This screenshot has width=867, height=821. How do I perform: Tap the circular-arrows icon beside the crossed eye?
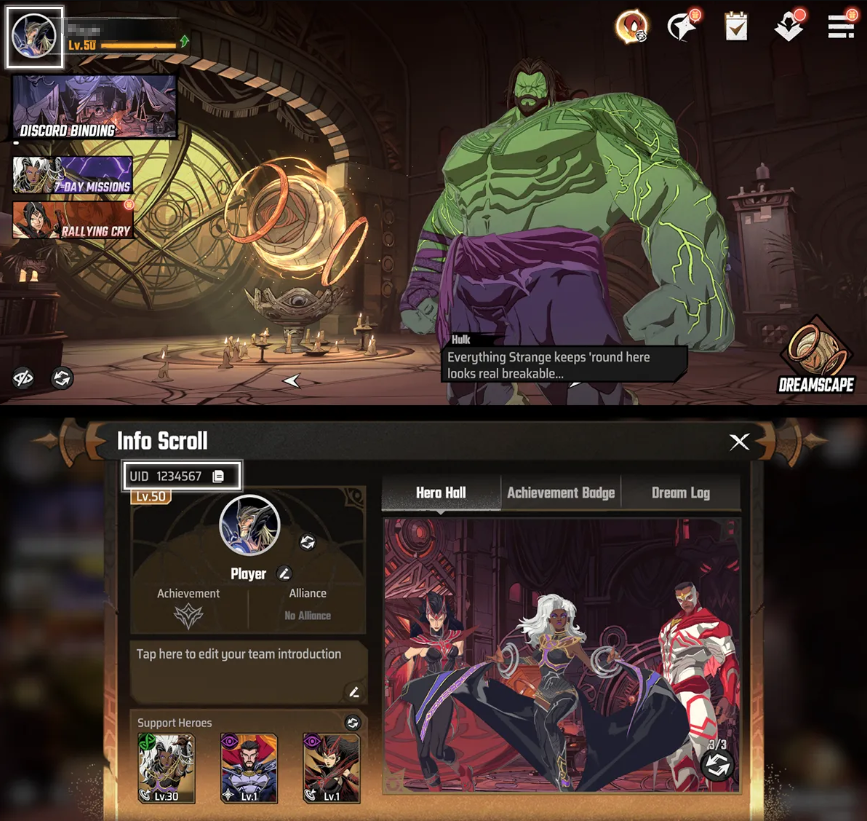click(62, 379)
